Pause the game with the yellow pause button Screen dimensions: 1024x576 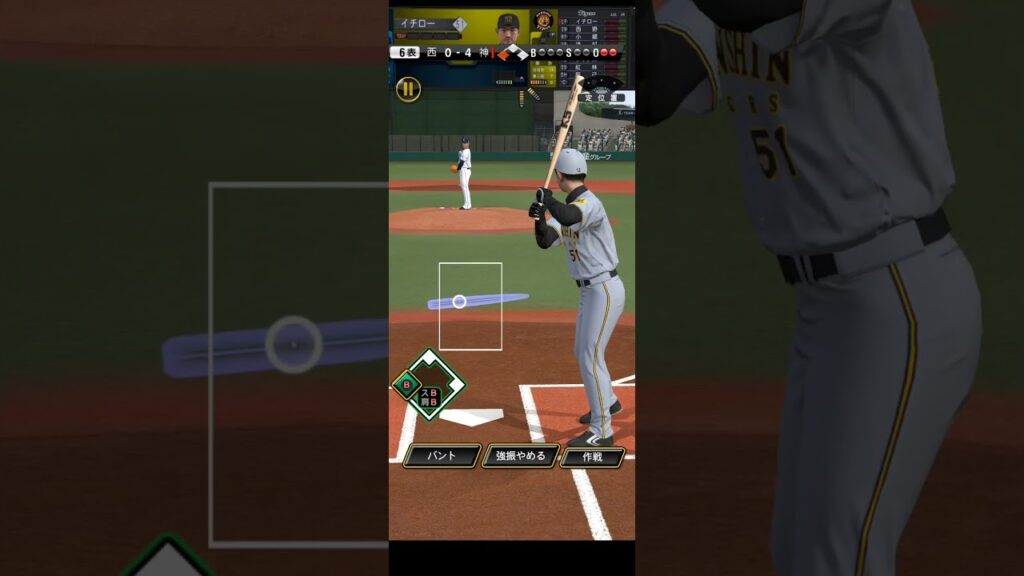coord(408,89)
